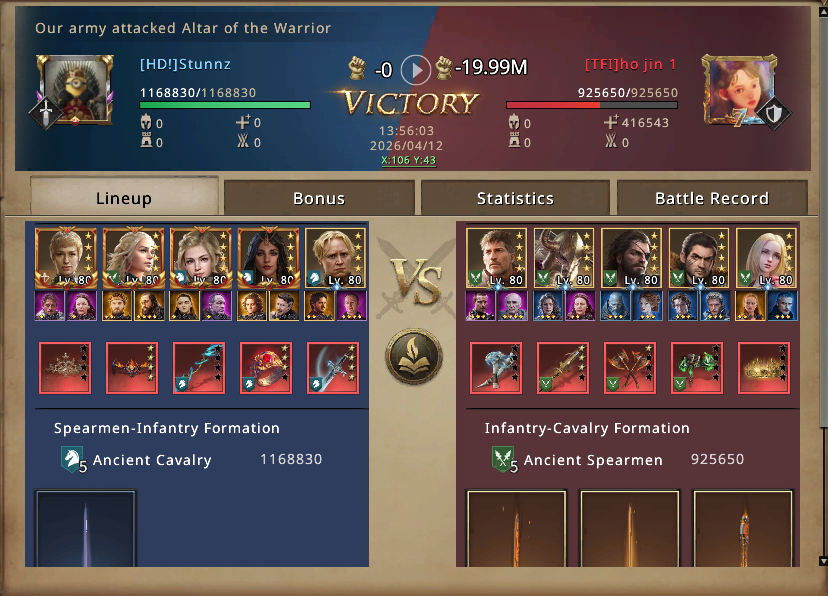The image size is (828, 596).
Task: Show the Battle Record tab
Action: (x=711, y=198)
